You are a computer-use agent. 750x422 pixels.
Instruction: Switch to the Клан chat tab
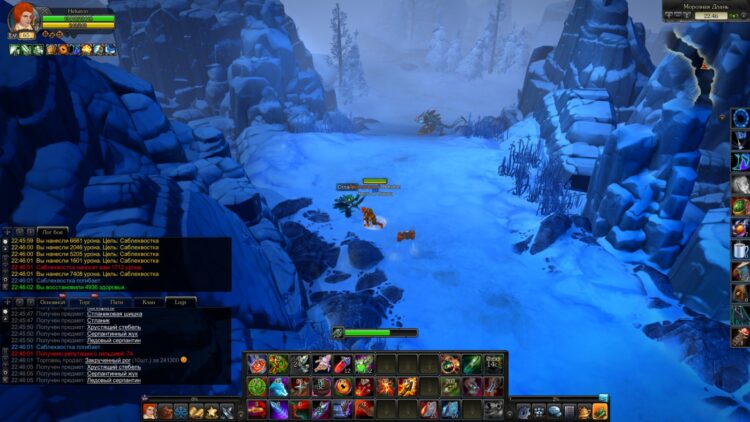148,301
